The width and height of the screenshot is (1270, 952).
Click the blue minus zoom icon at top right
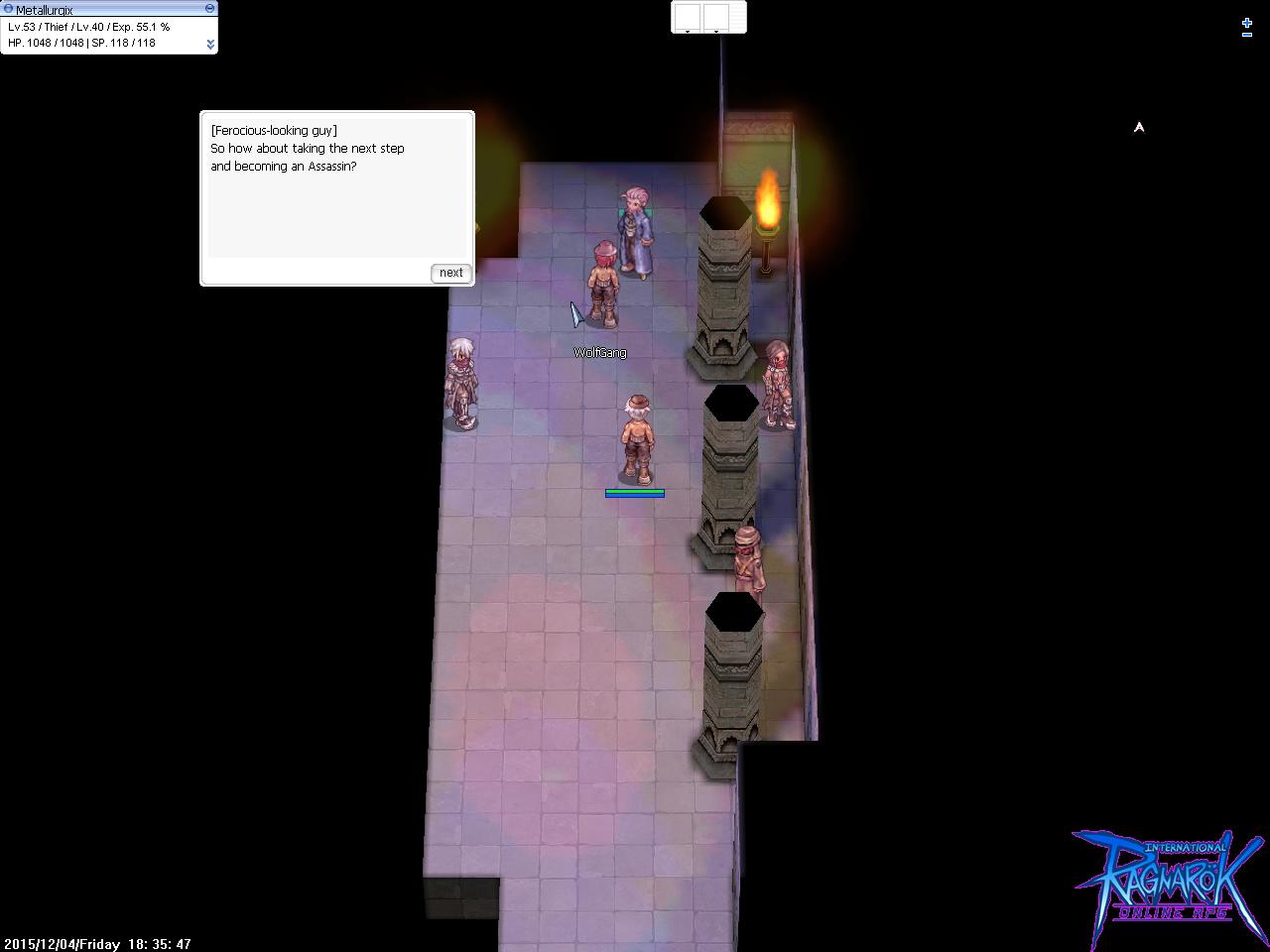click(1247, 35)
